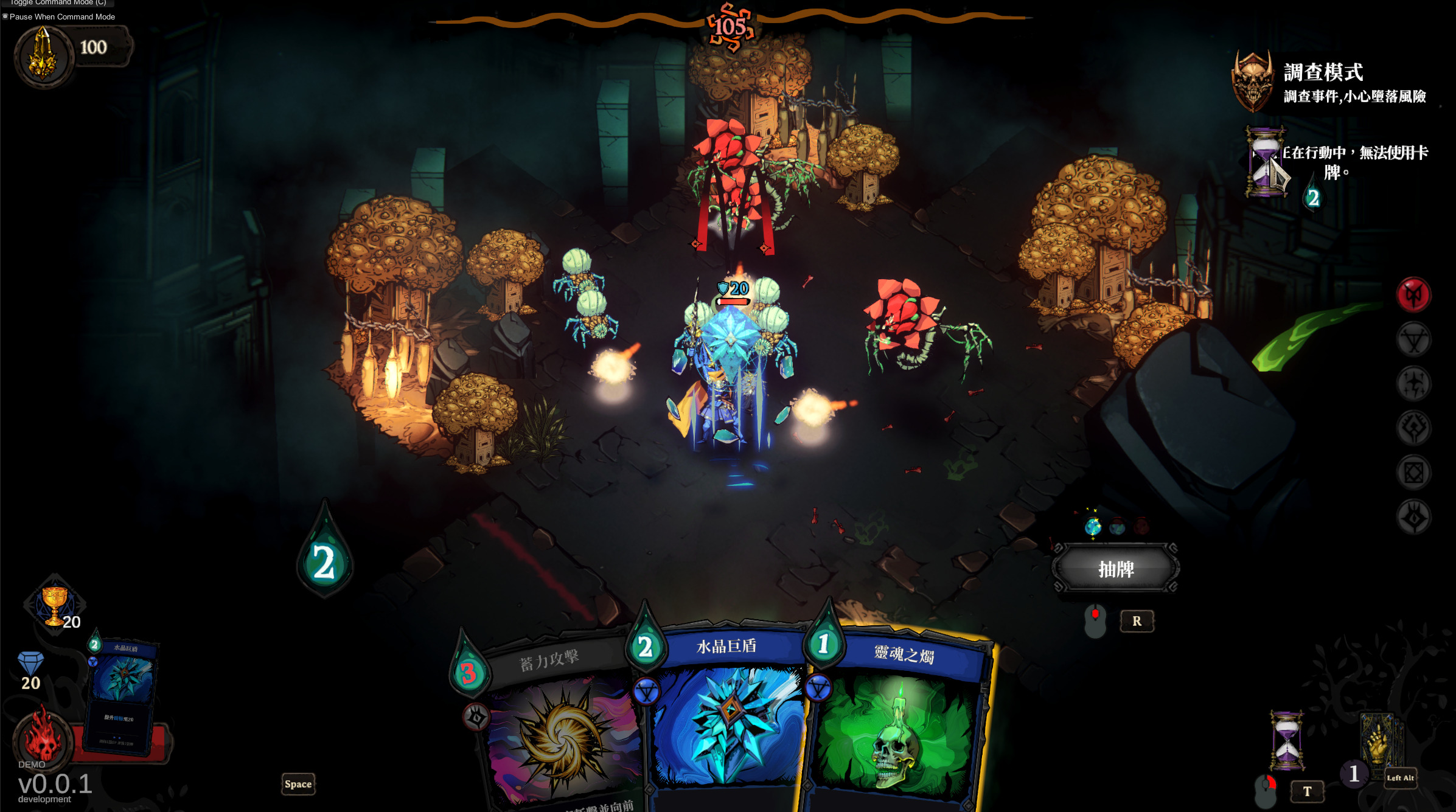The height and width of the screenshot is (812, 1456).
Task: Click the four-sparkle star rune icon
Action: pos(1413,384)
